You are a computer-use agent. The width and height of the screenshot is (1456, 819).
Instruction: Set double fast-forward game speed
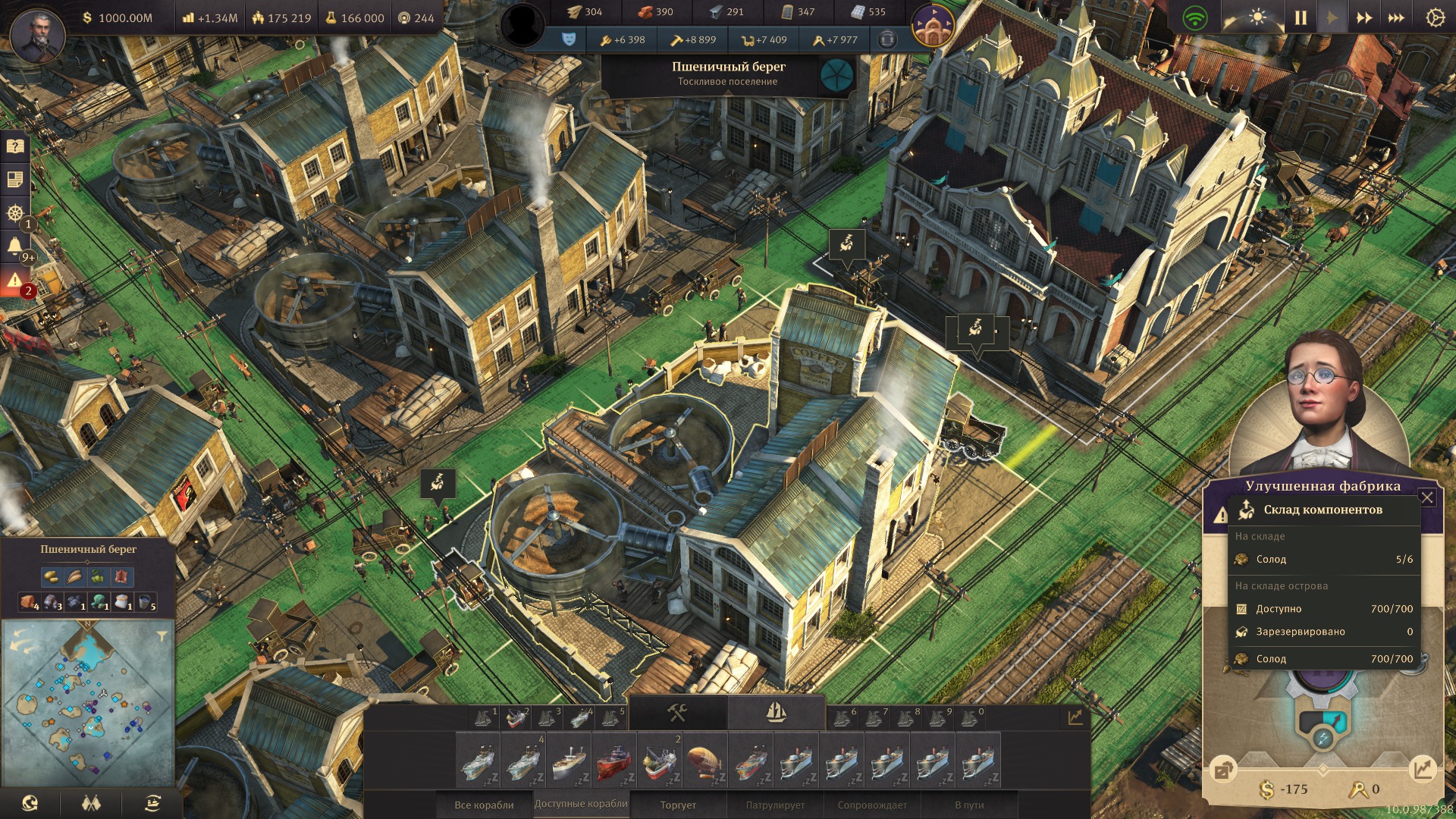(x=1364, y=17)
